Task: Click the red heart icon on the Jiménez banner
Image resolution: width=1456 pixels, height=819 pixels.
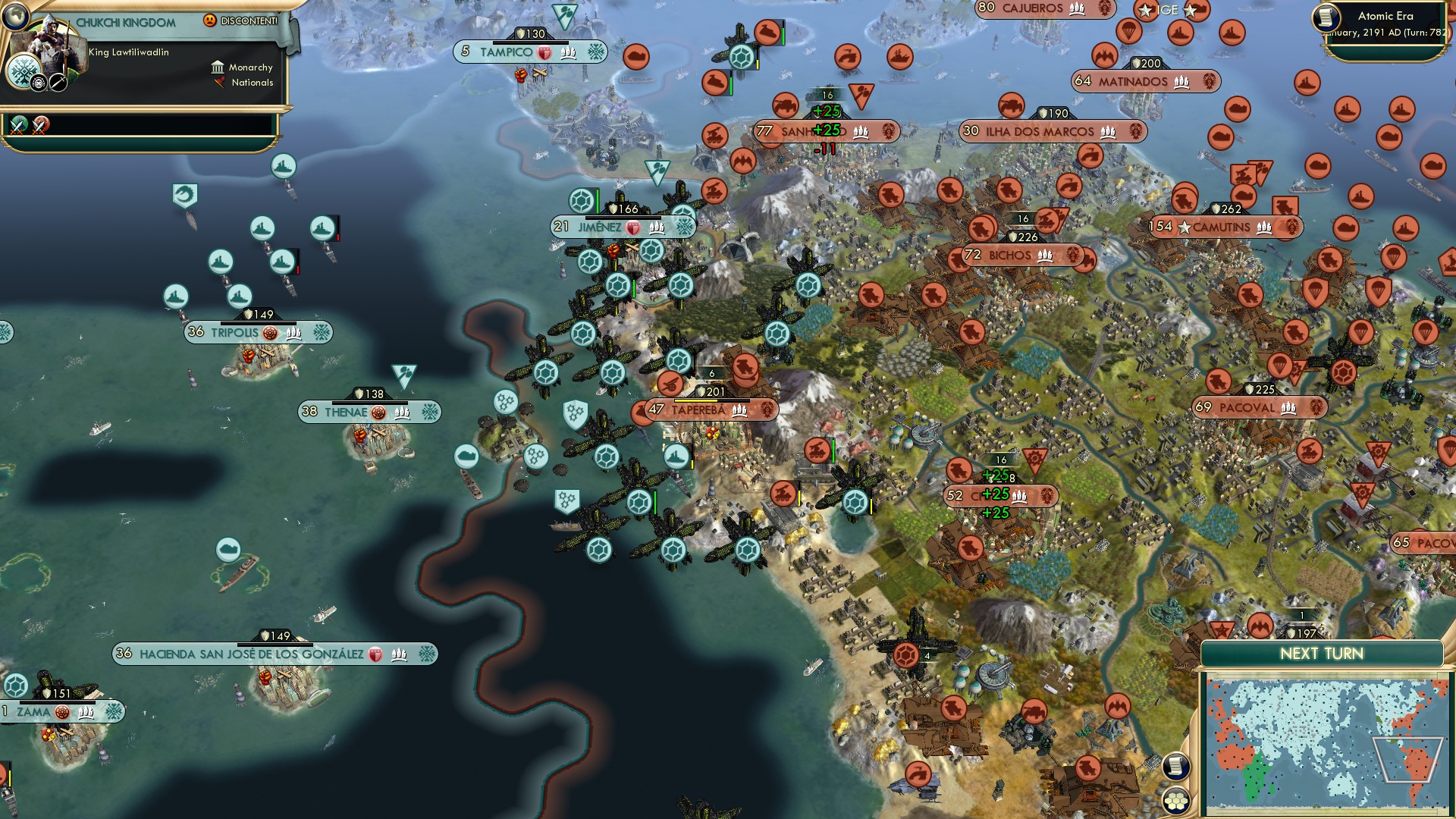Action: click(x=633, y=228)
